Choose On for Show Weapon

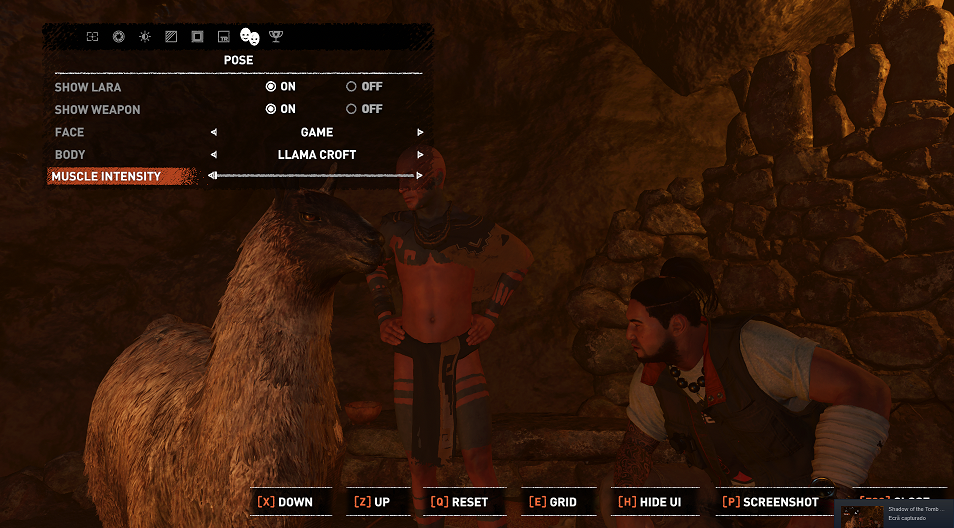click(x=271, y=109)
